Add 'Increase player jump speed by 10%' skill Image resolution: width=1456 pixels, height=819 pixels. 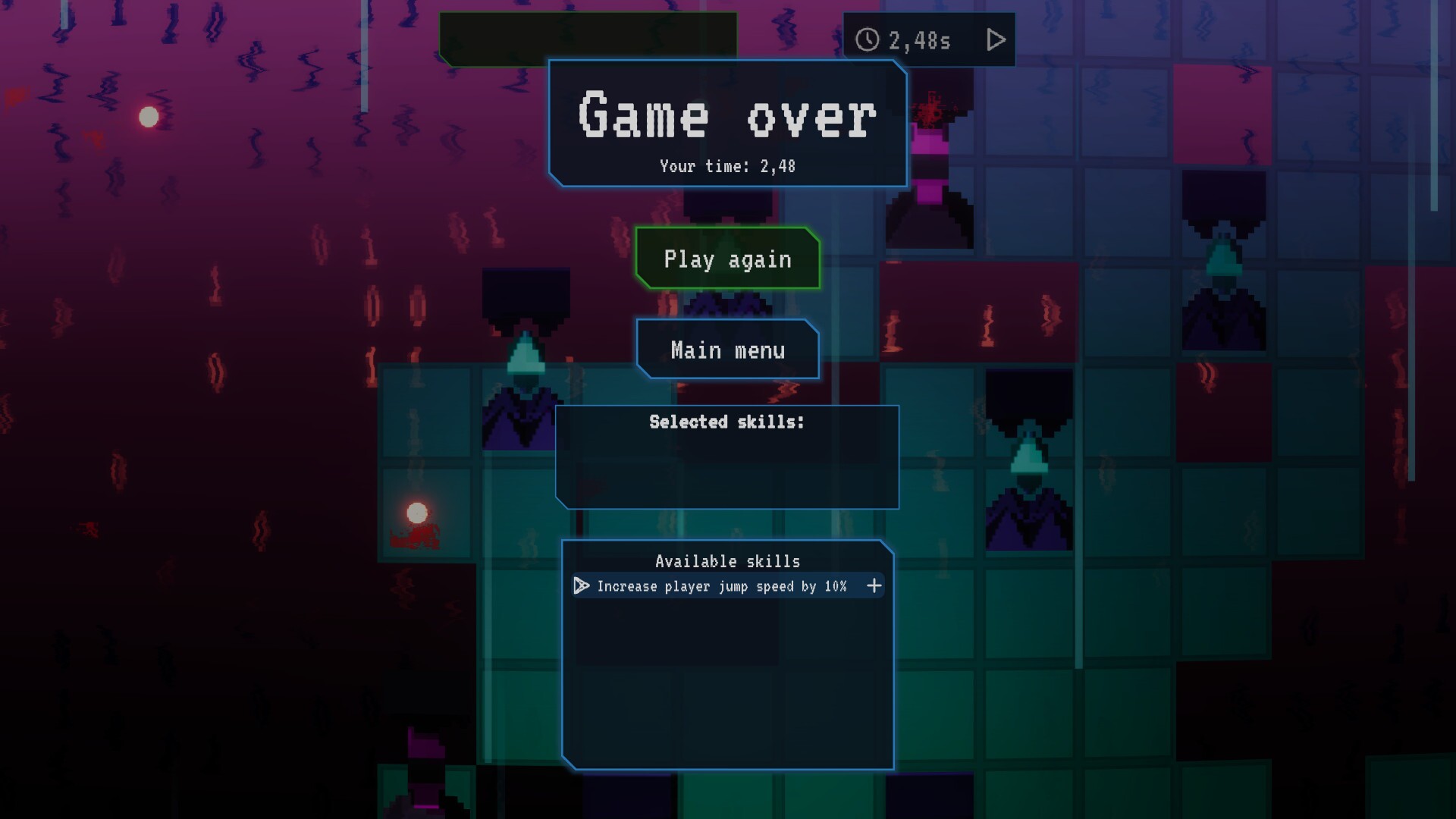coord(874,585)
